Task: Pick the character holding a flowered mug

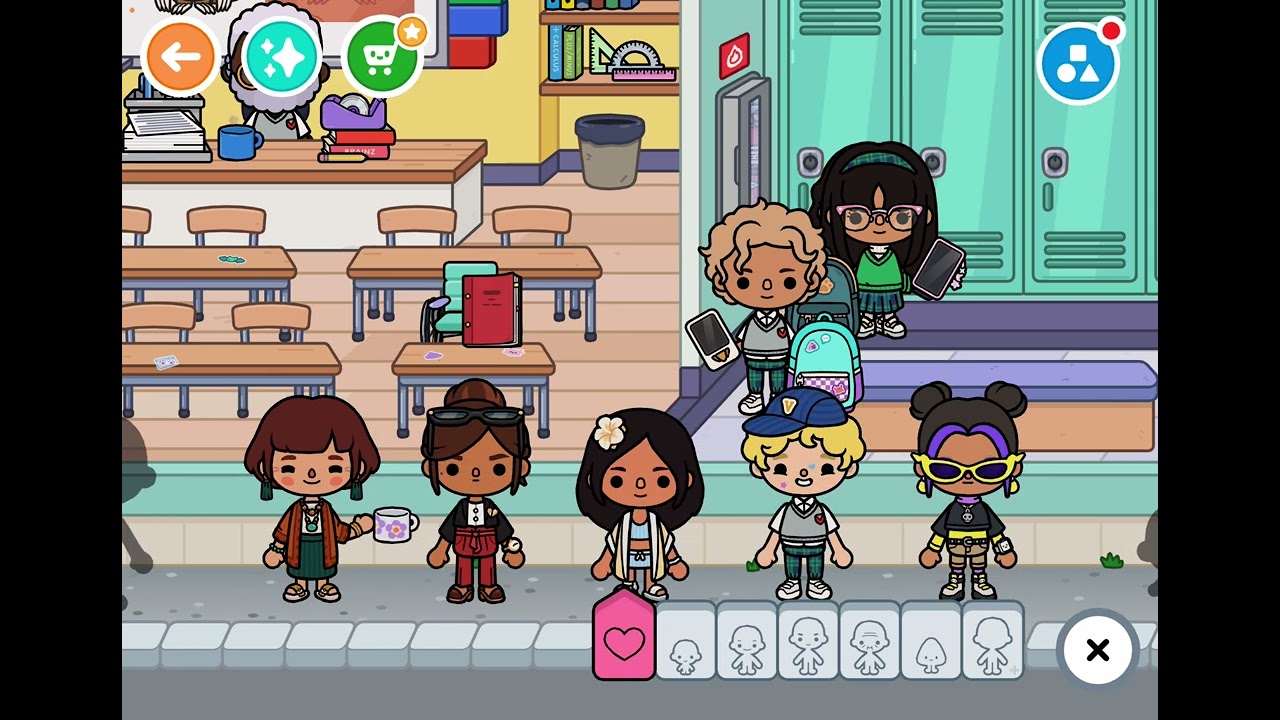Action: click(312, 500)
